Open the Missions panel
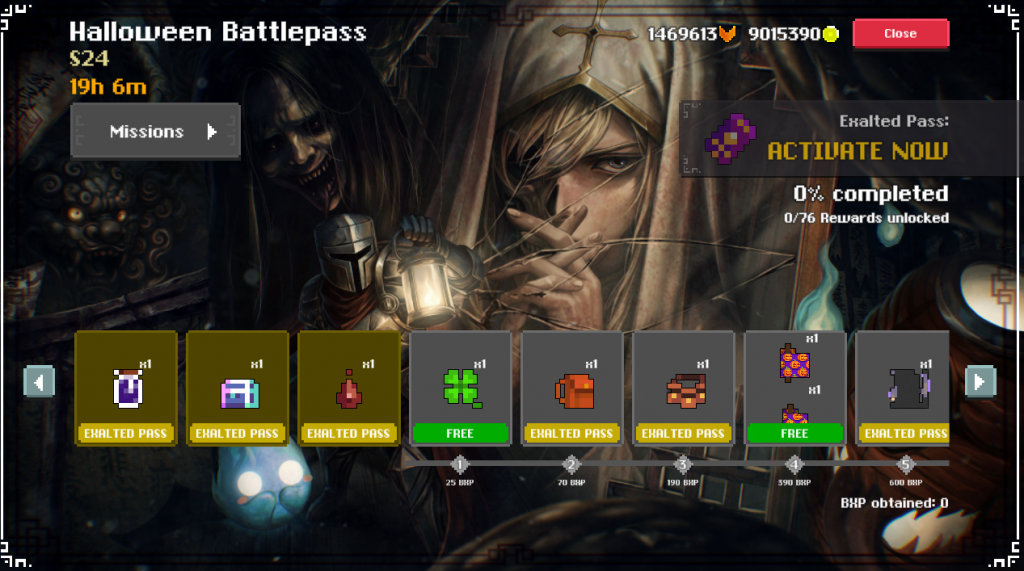This screenshot has width=1024, height=571. pyautogui.click(x=156, y=131)
